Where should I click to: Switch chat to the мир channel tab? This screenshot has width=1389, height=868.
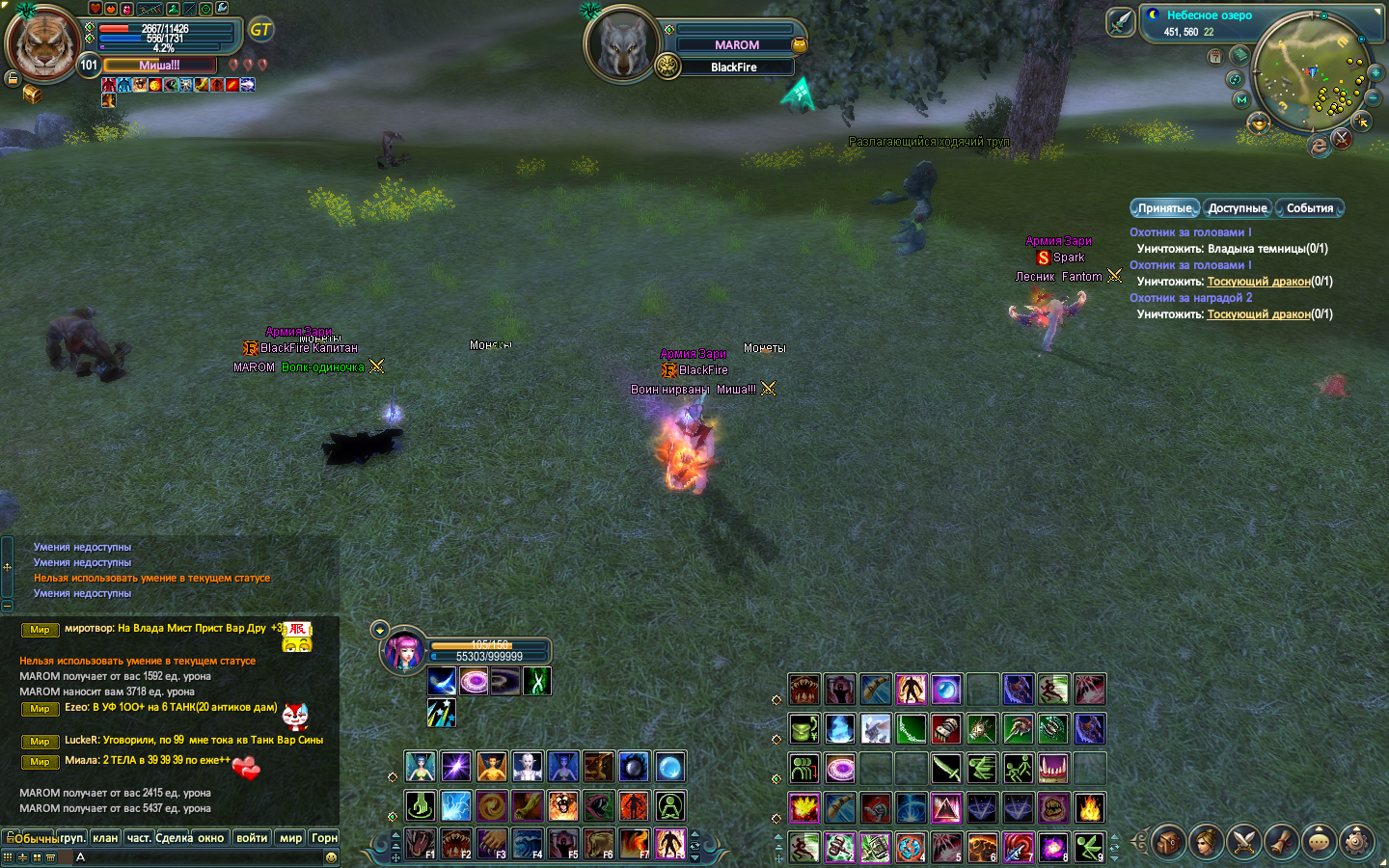point(290,838)
